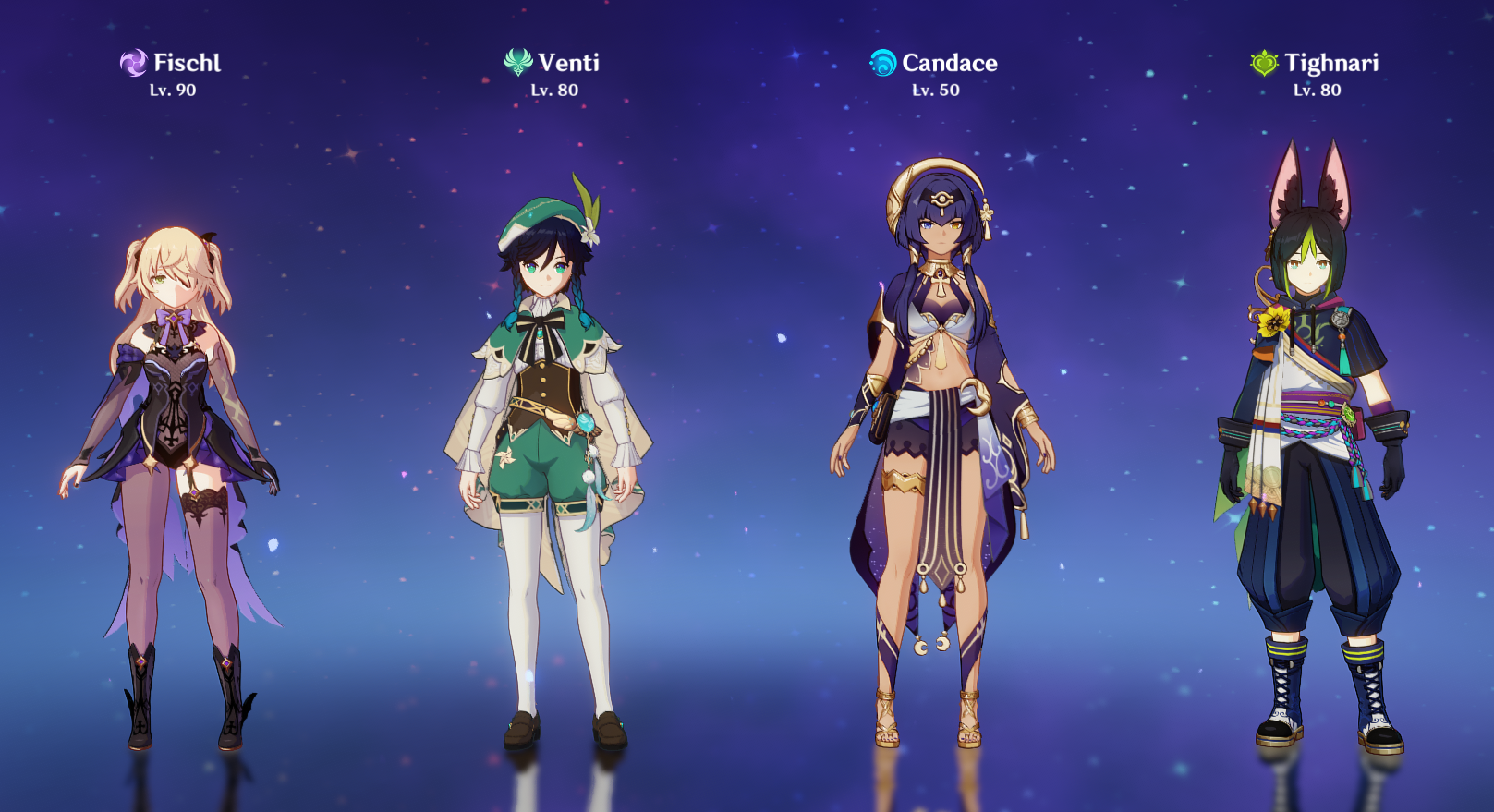Select the character name Fischl
The height and width of the screenshot is (812, 1494).
pyautogui.click(x=187, y=64)
